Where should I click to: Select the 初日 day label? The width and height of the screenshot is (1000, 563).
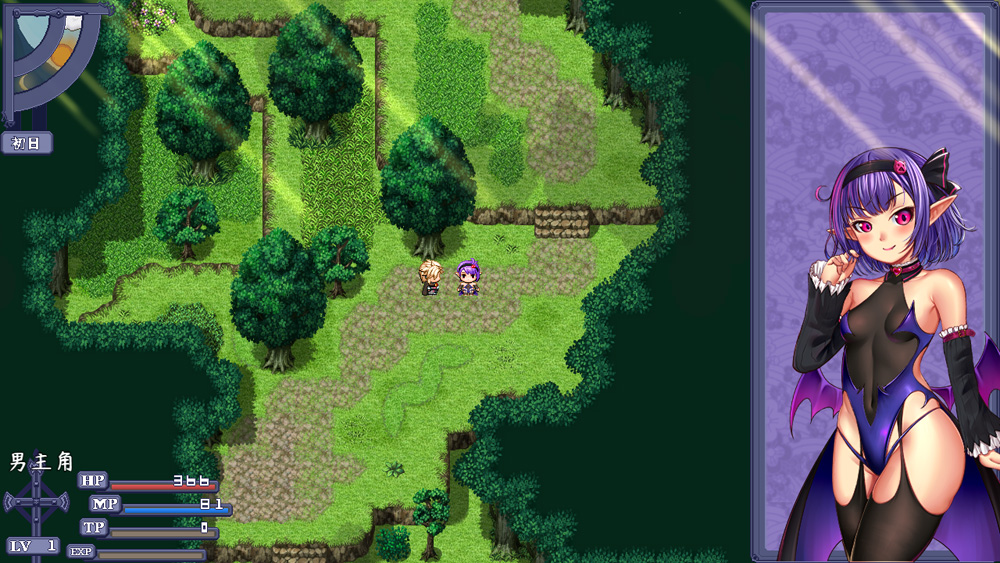pos(27,143)
